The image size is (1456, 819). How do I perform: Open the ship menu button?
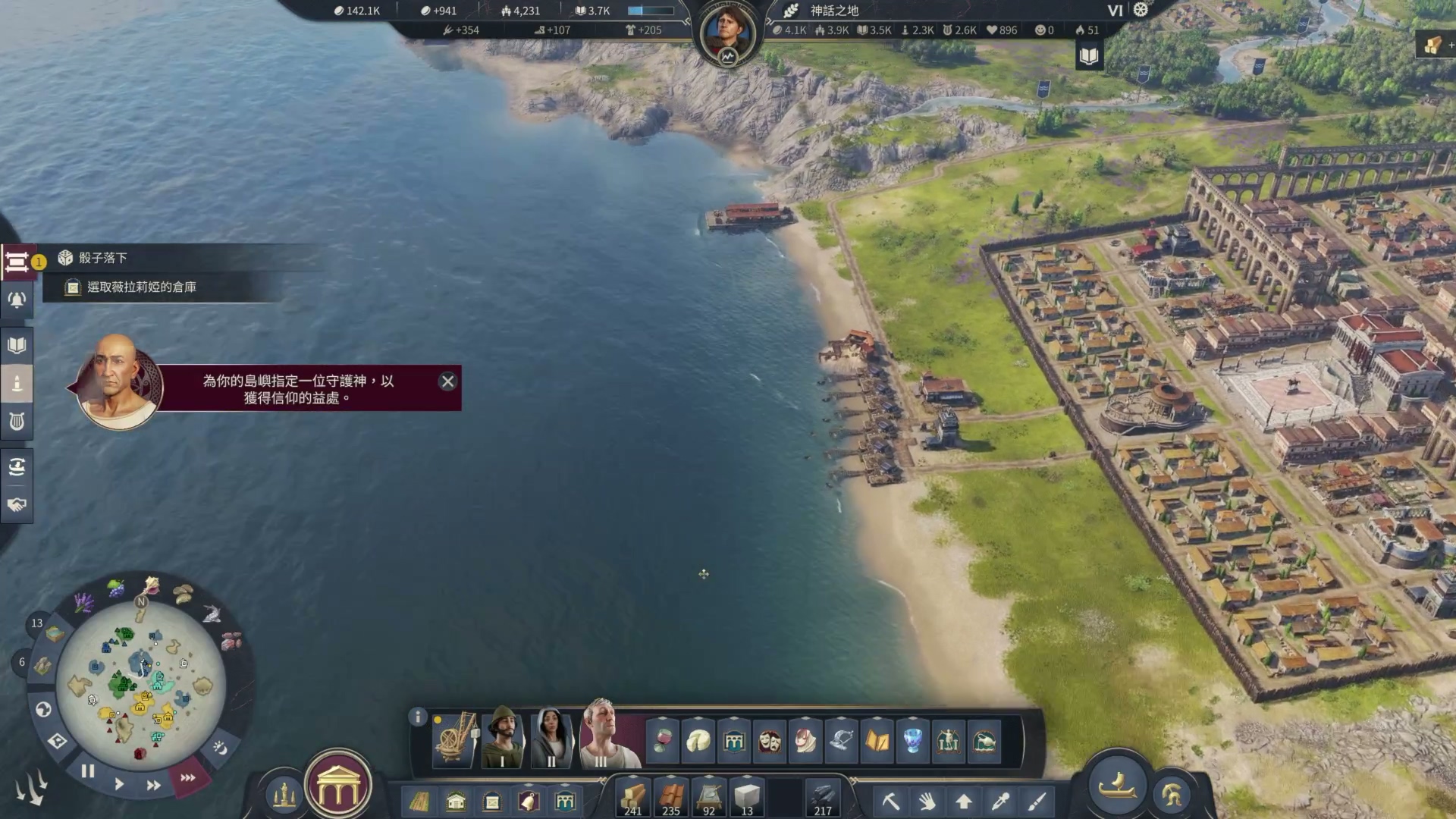click(x=1117, y=785)
